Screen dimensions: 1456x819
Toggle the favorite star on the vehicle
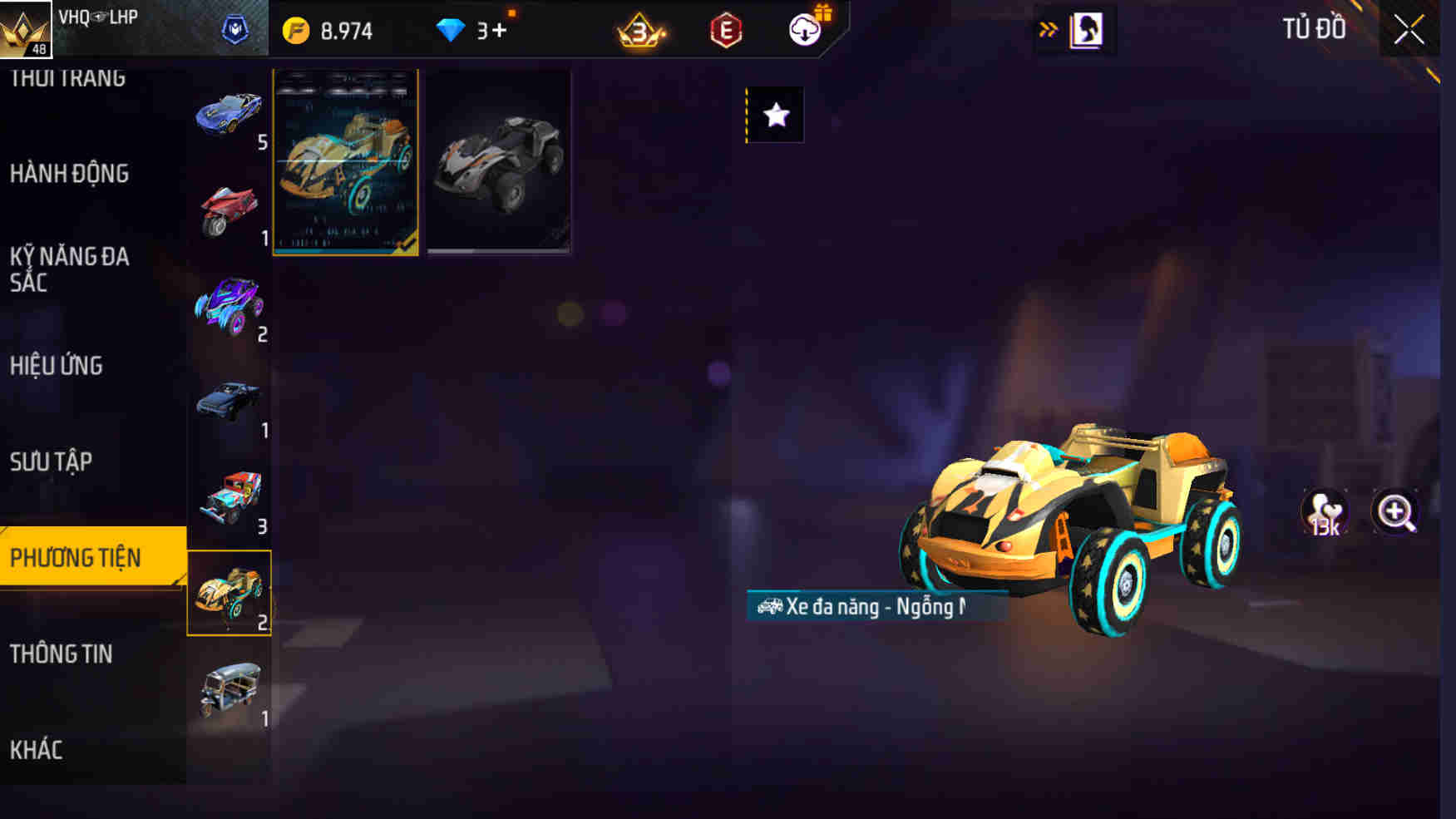pyautogui.click(x=775, y=115)
